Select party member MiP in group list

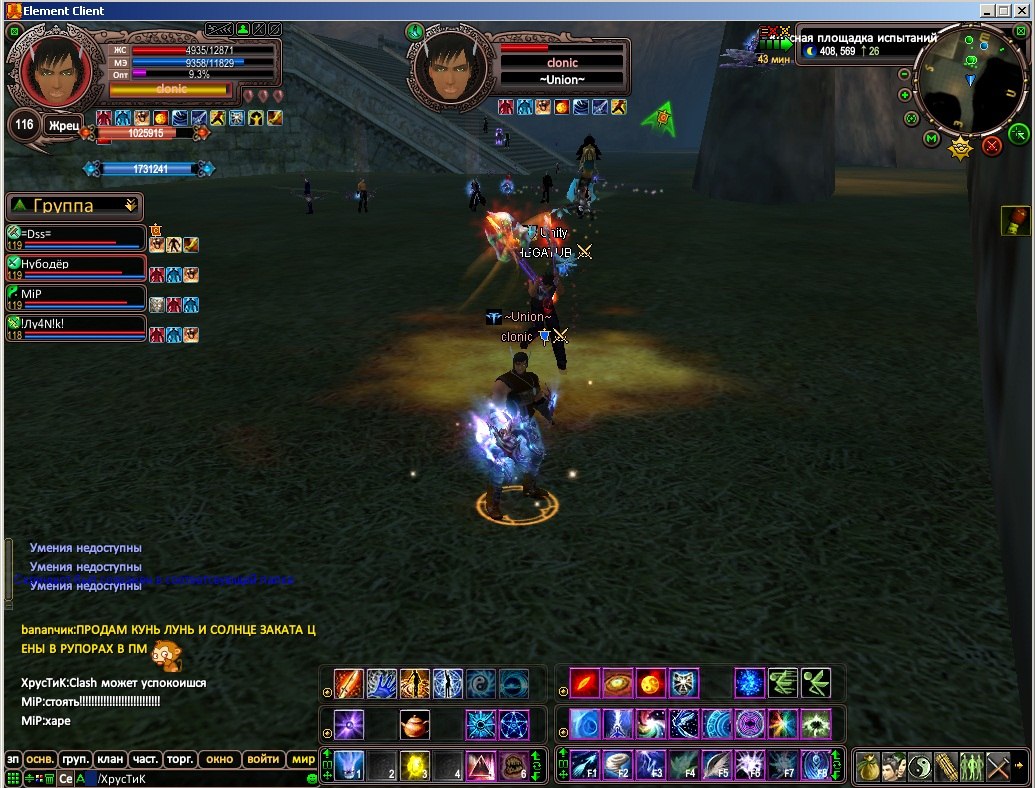tap(76, 298)
